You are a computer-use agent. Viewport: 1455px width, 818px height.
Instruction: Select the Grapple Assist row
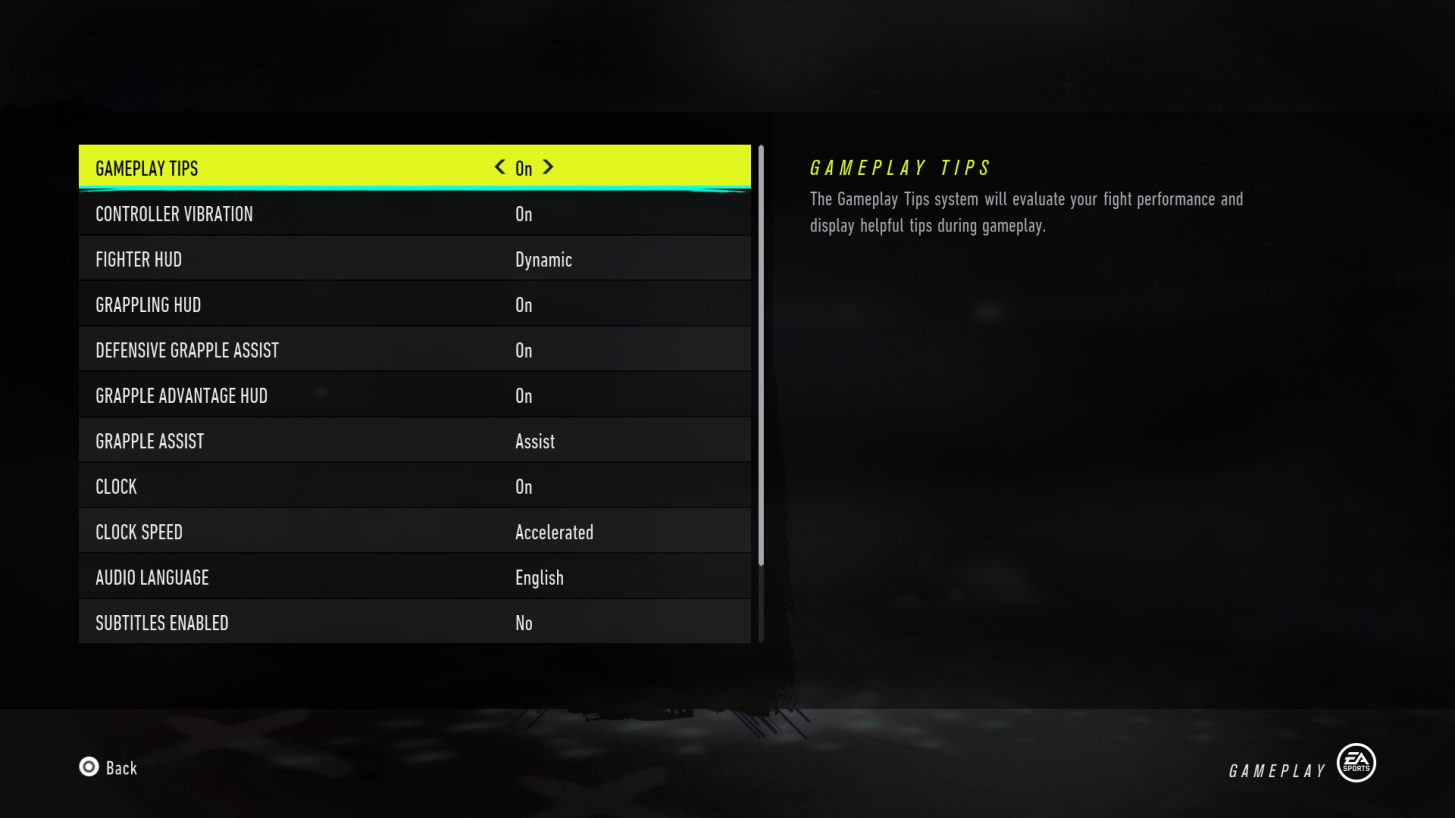point(415,440)
